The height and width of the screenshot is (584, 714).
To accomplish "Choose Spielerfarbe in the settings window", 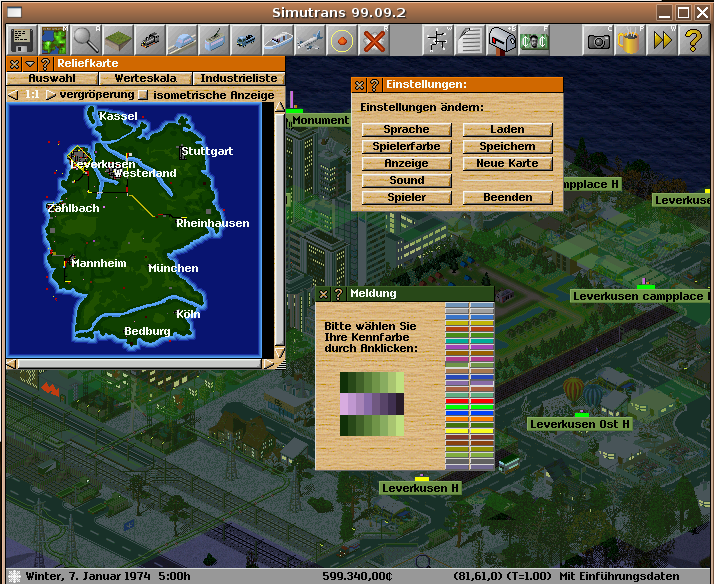I will [x=406, y=146].
